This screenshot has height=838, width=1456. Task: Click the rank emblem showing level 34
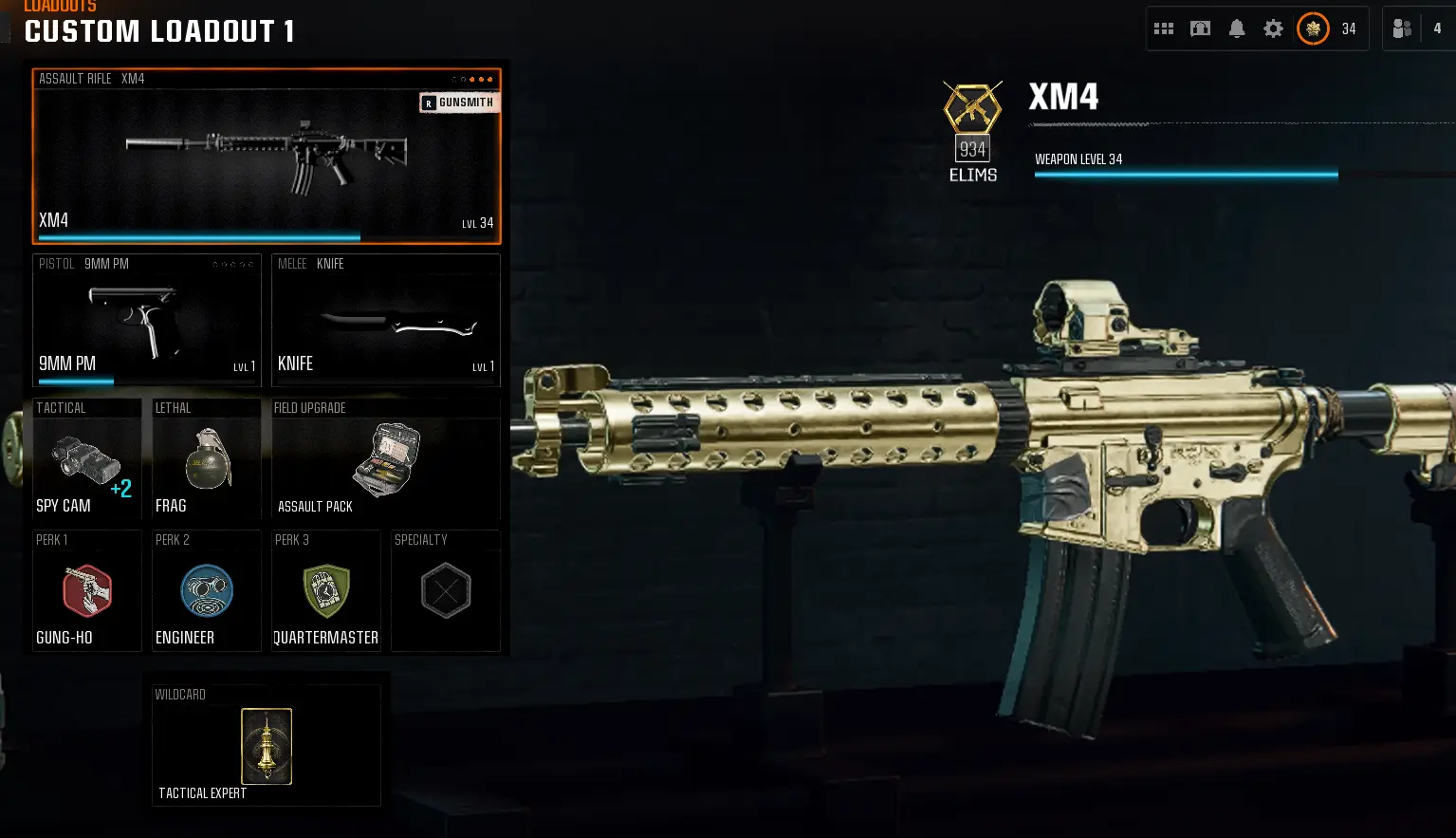(1313, 28)
